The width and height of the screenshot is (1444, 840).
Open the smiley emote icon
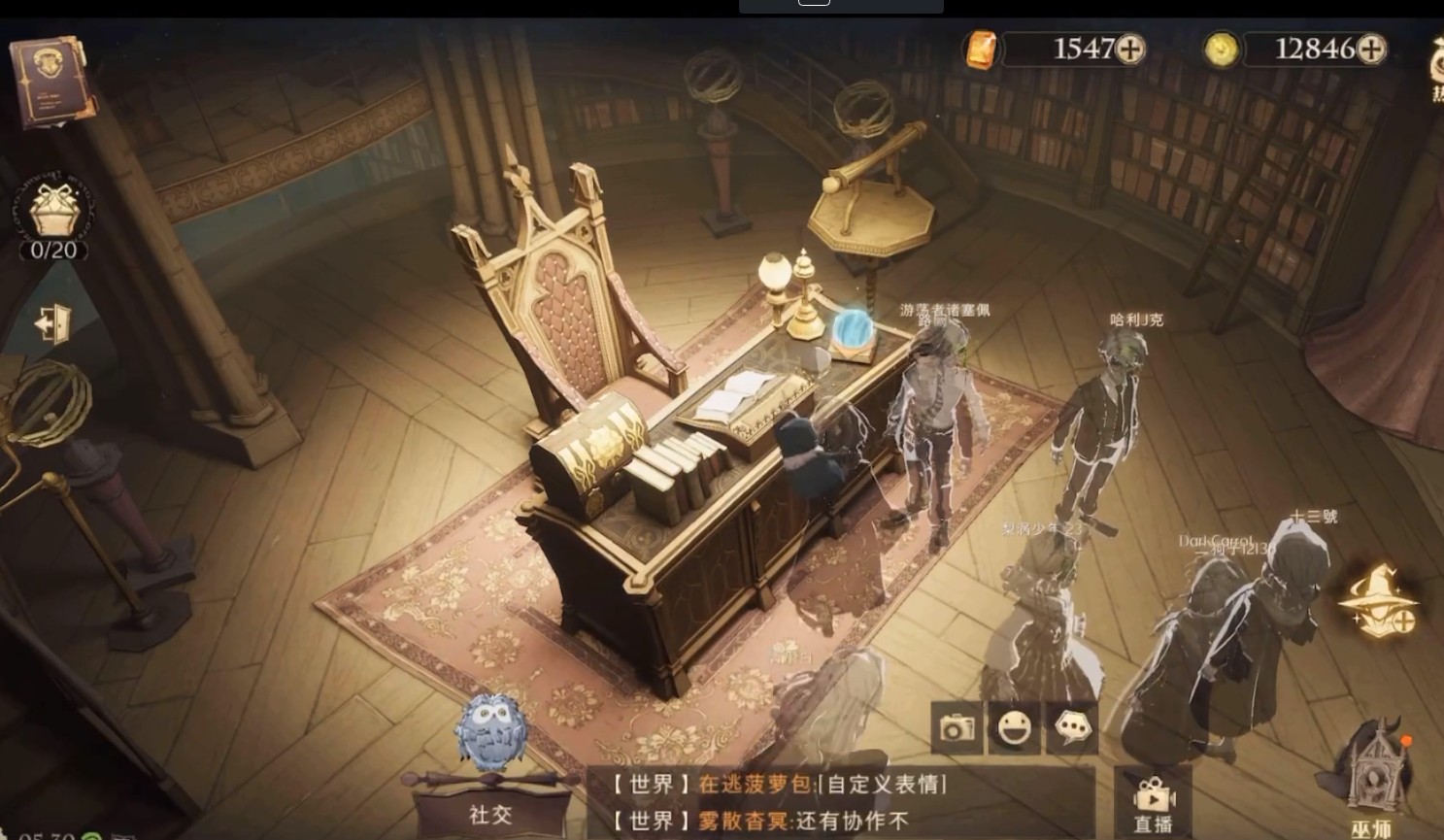tap(1014, 729)
